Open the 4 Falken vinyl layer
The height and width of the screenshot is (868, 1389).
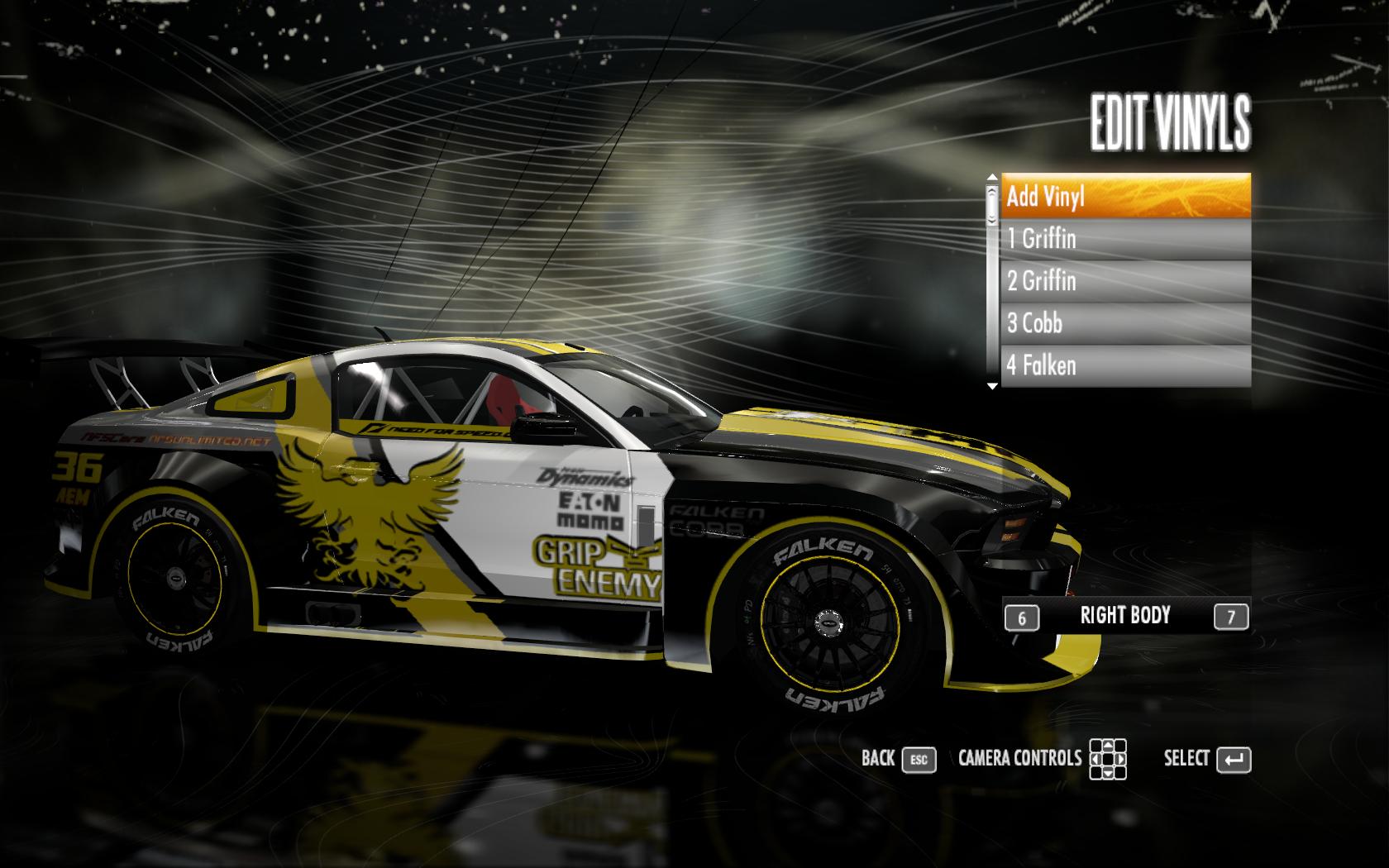(x=1124, y=365)
